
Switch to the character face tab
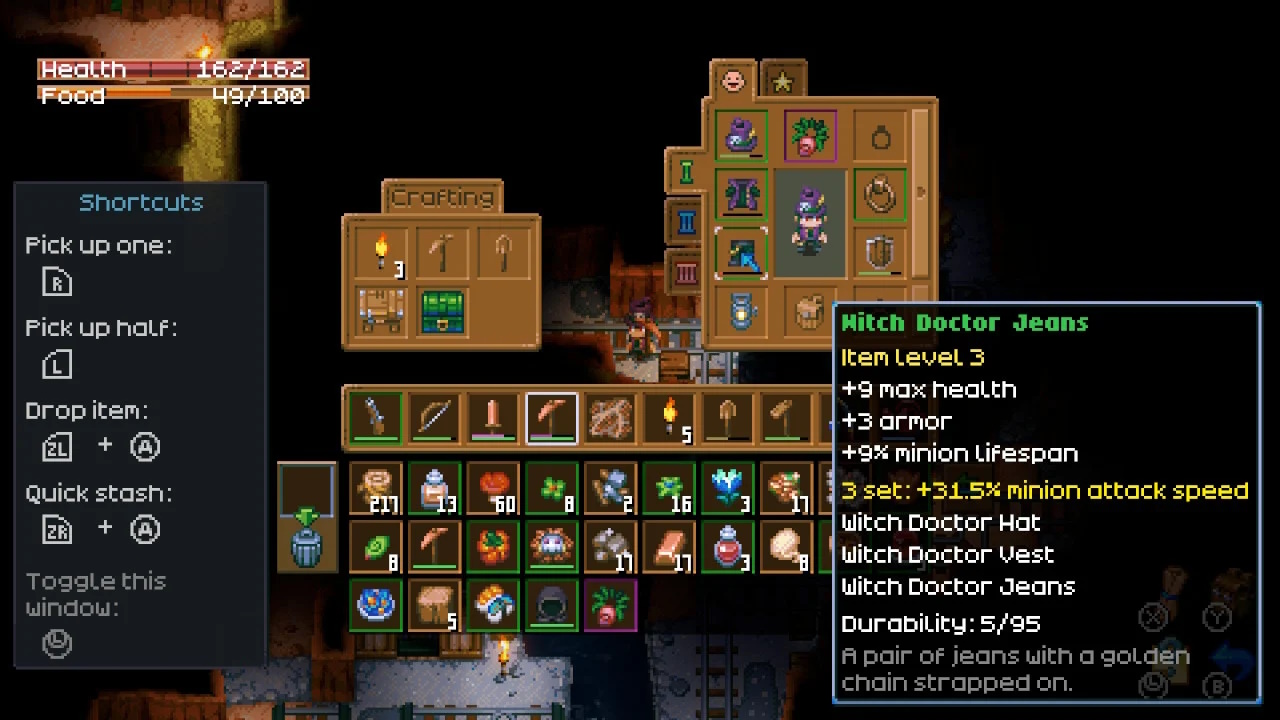click(x=733, y=80)
